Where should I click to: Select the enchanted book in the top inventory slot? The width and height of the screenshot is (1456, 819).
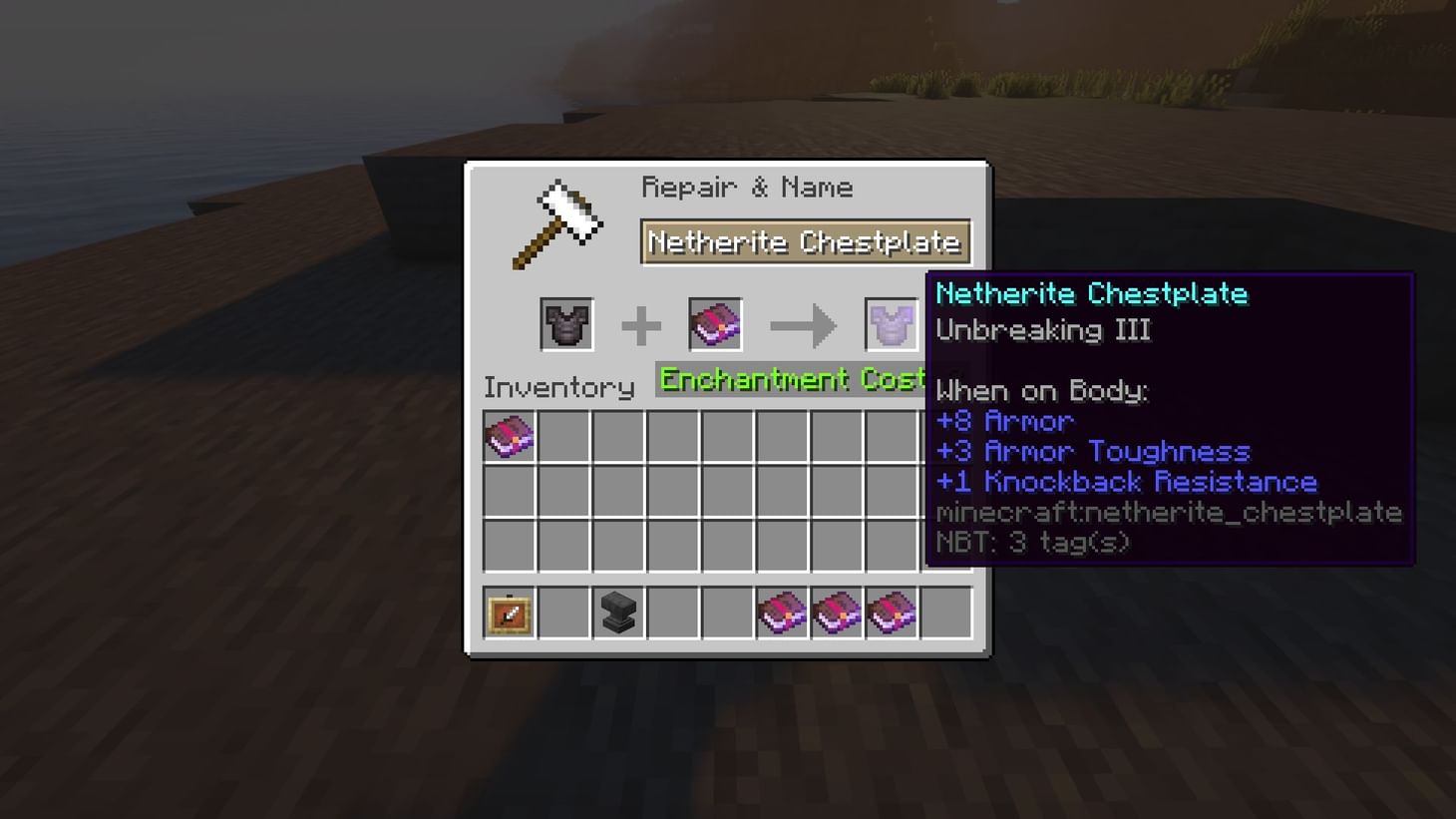coord(510,436)
